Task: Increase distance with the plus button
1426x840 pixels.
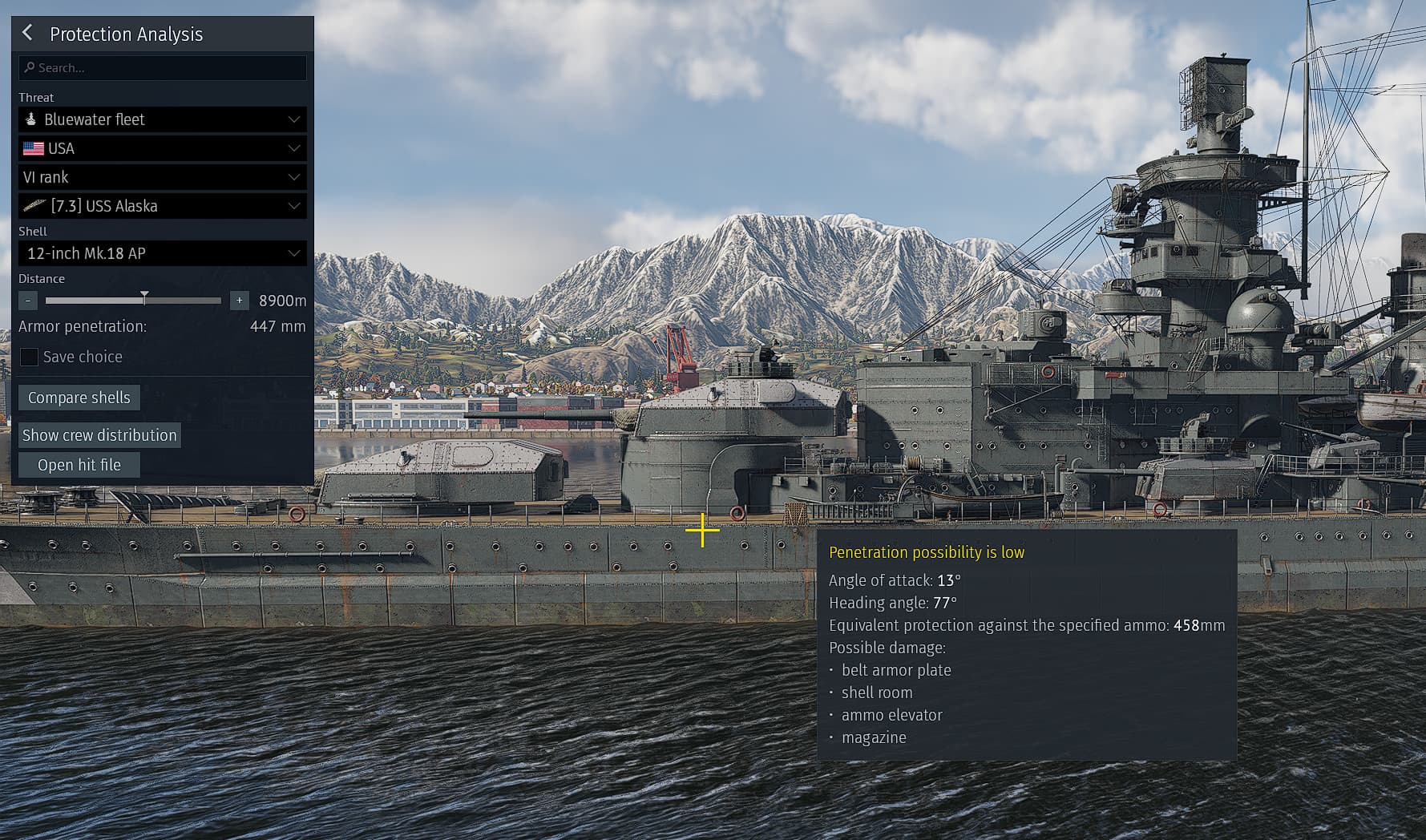Action: tap(239, 301)
